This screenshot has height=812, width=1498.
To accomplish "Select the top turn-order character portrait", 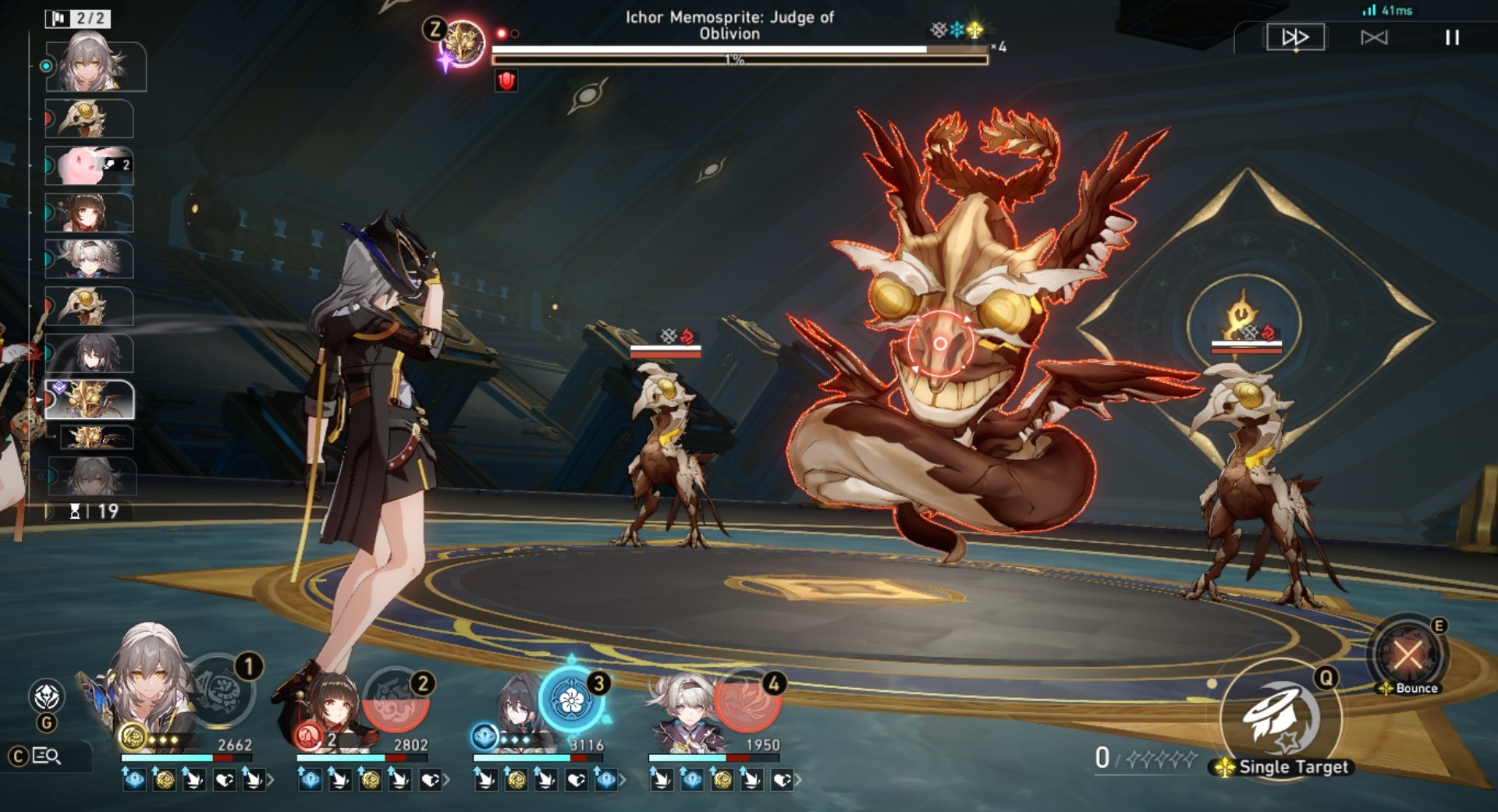I will [x=95, y=65].
